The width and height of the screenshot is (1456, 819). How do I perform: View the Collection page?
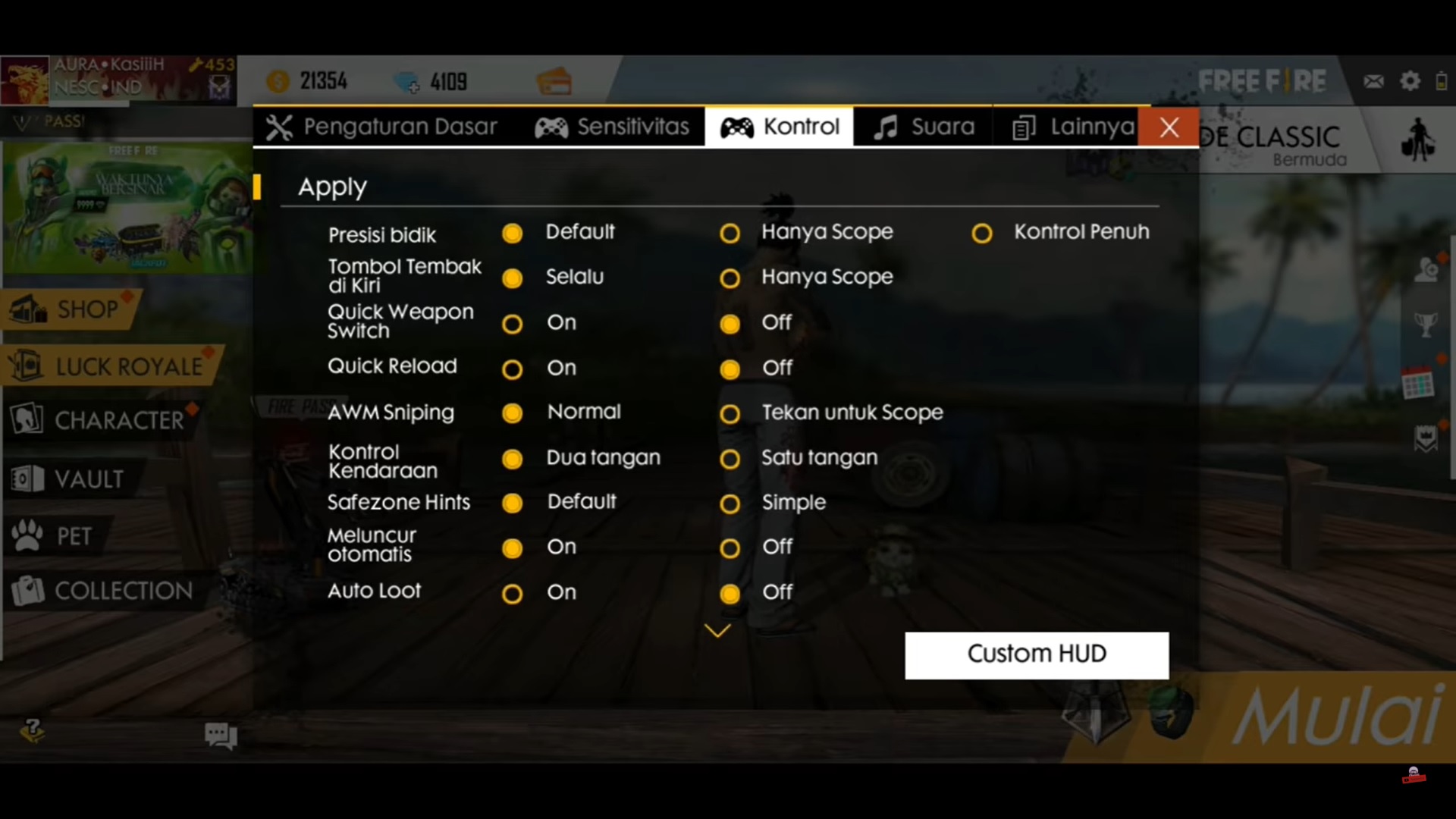pyautogui.click(x=121, y=591)
